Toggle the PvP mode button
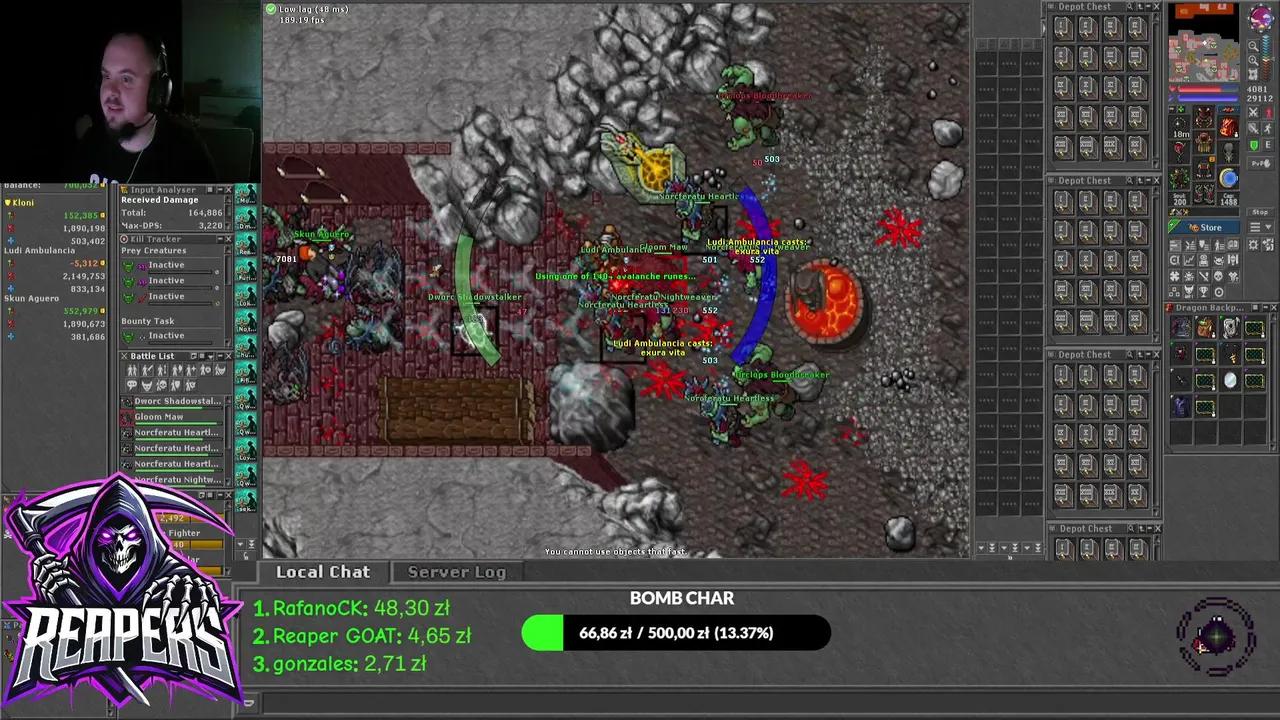Screen dimensions: 1280x720 [1260, 163]
